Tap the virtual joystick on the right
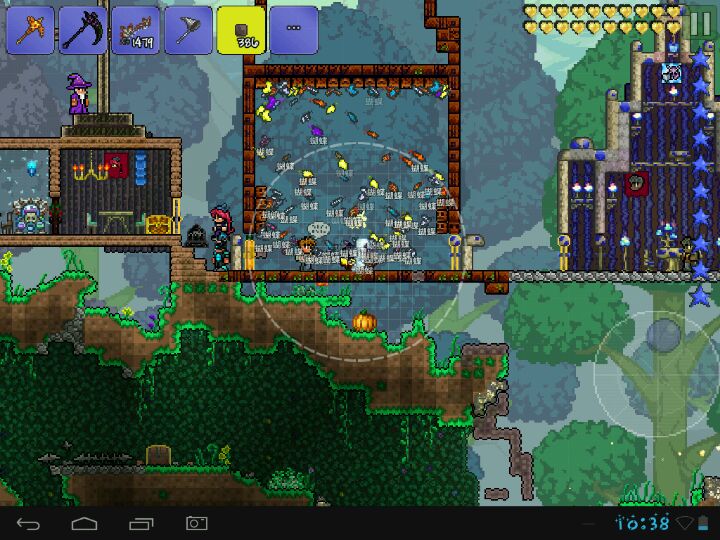This screenshot has height=540, width=720. click(655, 368)
